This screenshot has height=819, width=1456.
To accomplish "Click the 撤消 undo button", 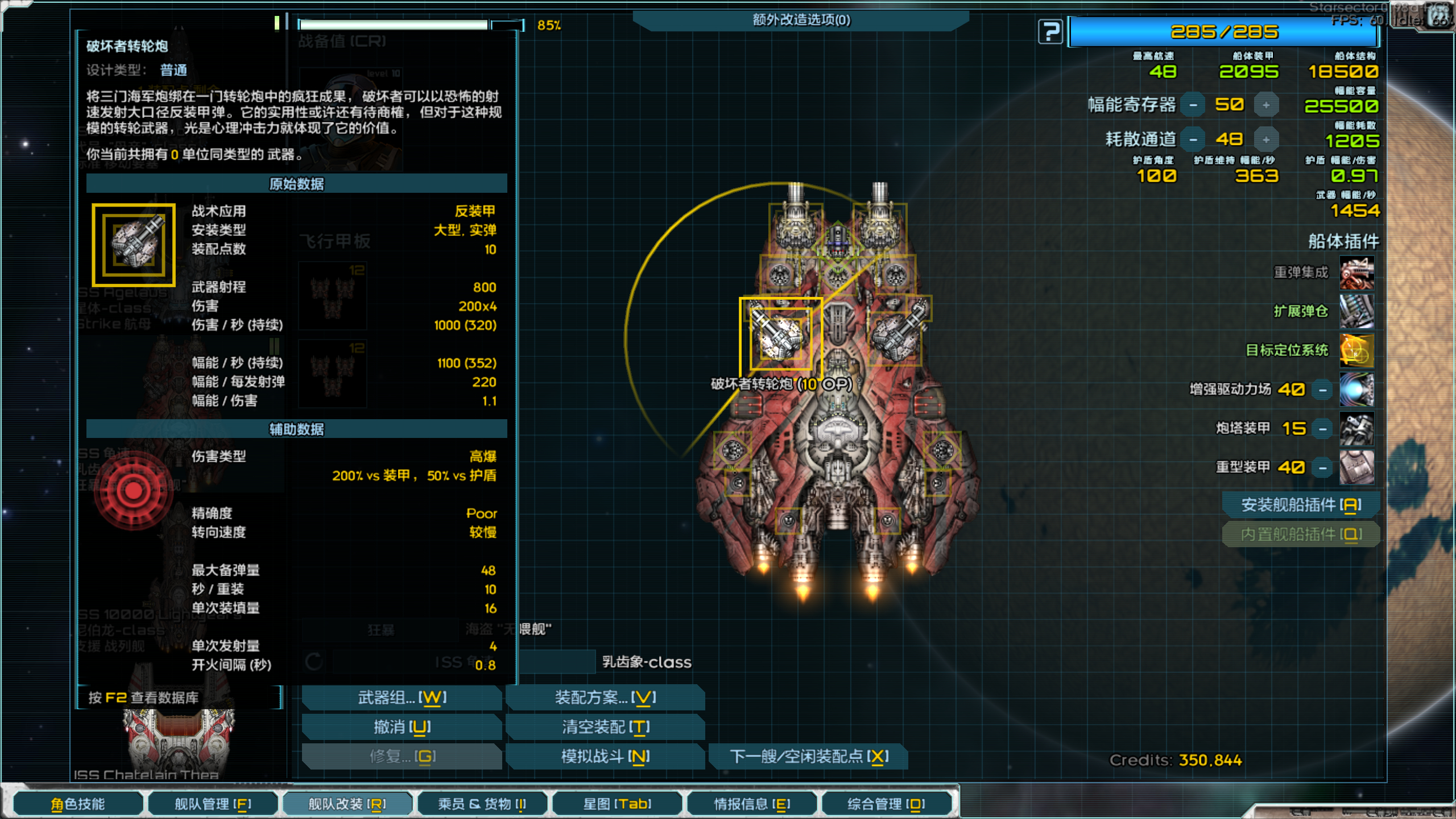I will [402, 727].
